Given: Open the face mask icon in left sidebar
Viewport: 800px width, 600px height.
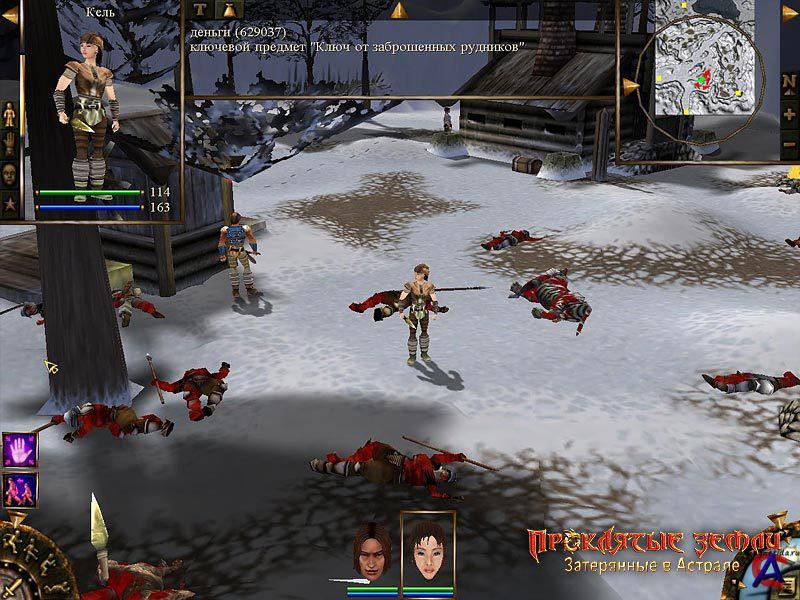Looking at the screenshot, I should (9, 172).
